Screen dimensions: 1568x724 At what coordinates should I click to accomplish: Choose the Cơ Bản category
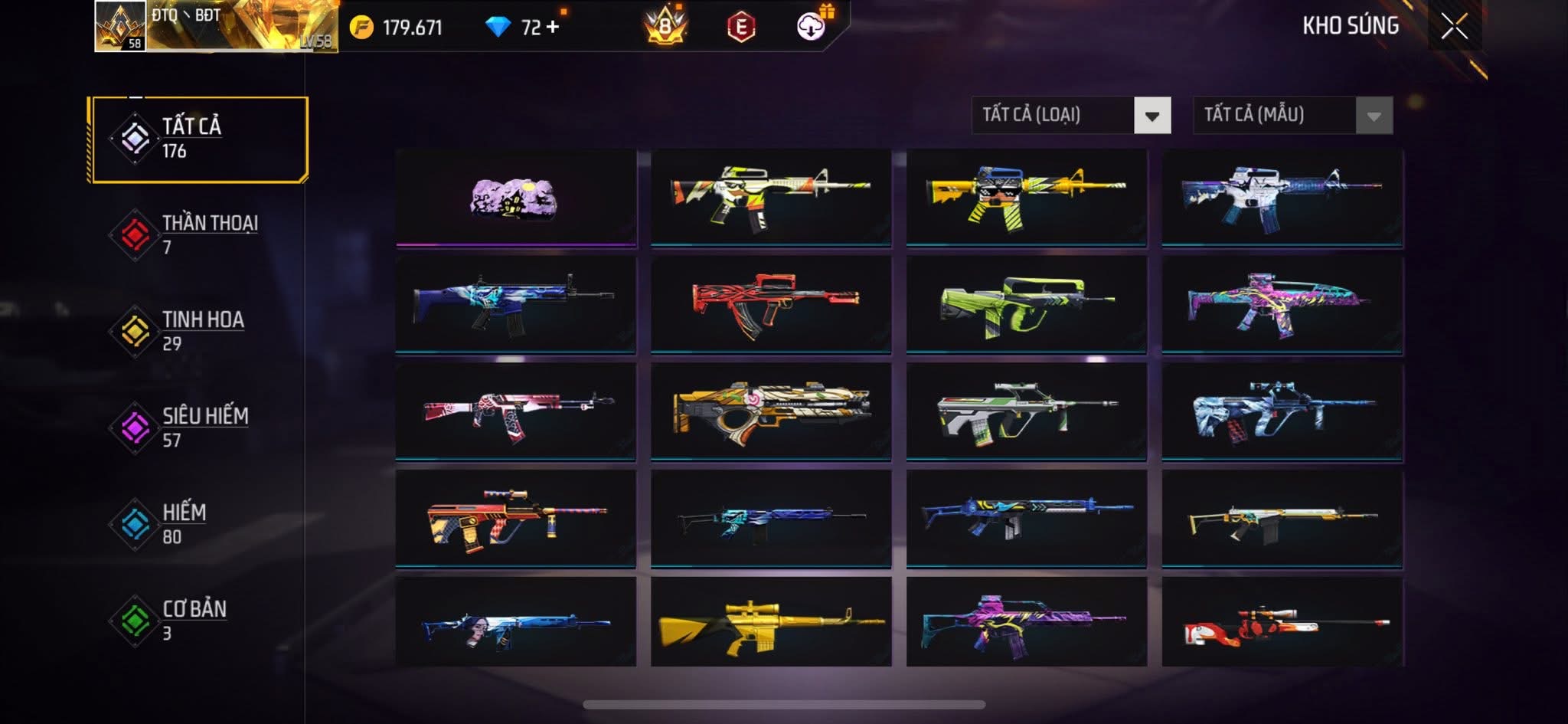198,621
